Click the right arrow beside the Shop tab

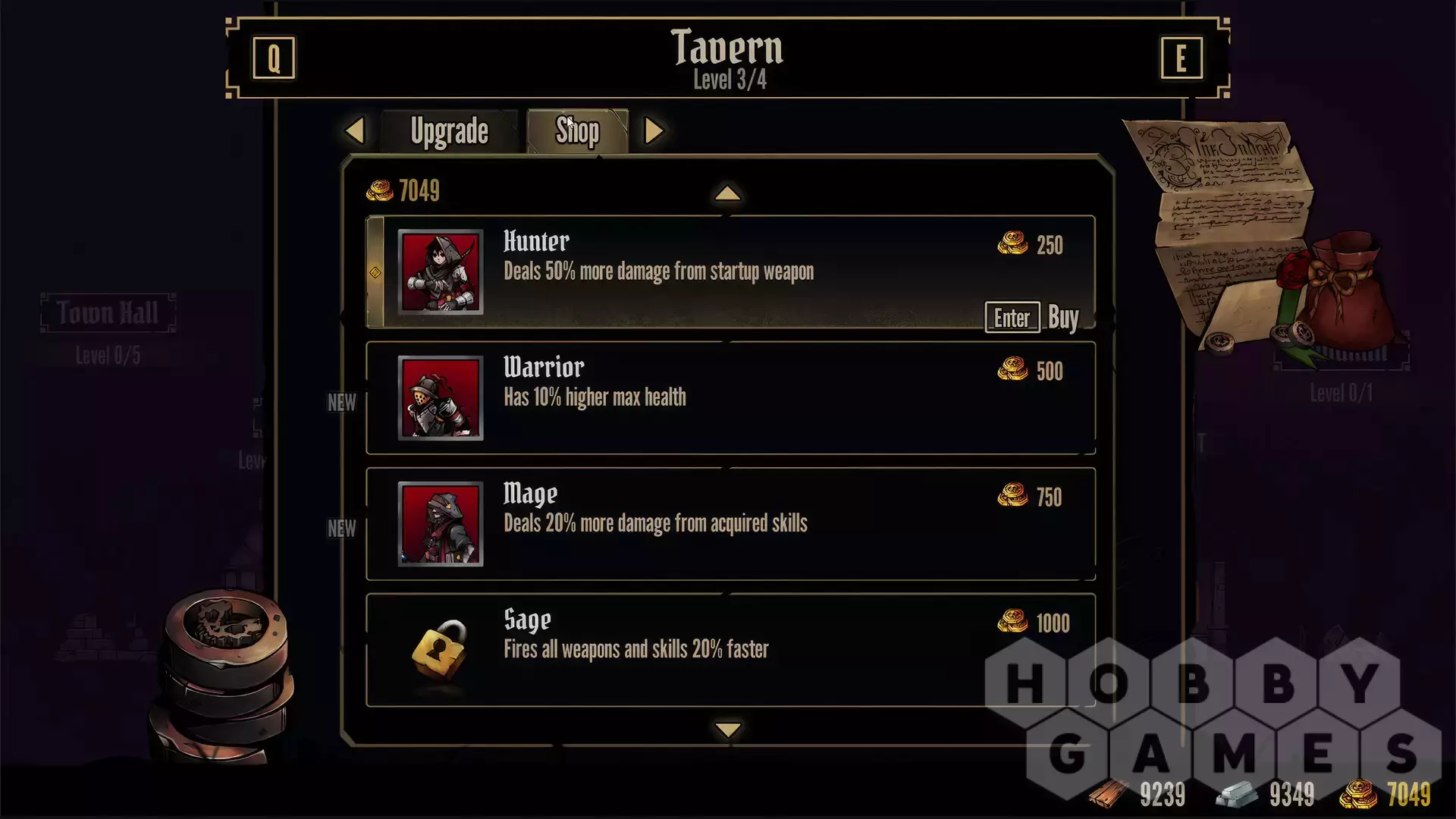tap(654, 130)
